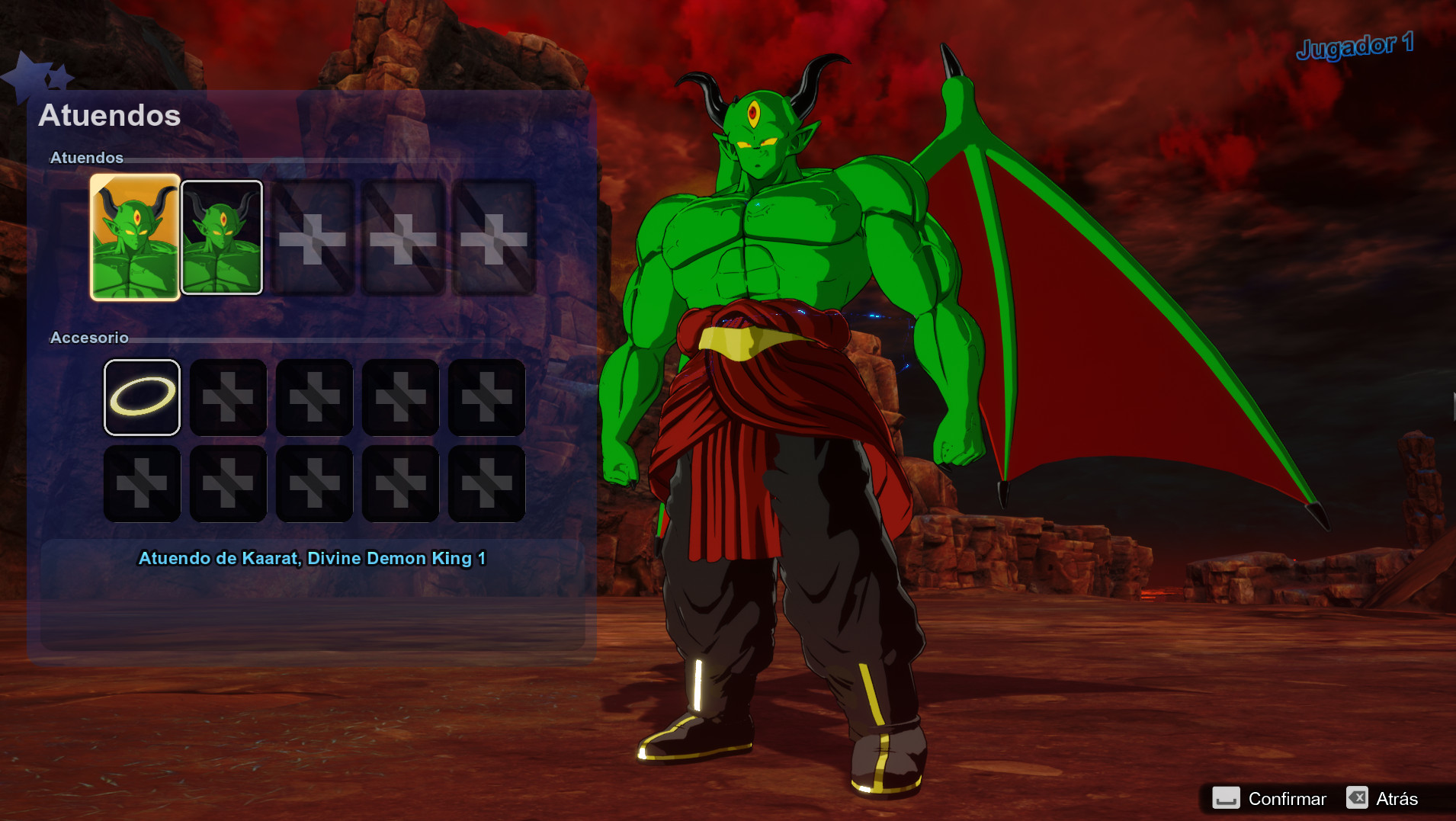Equip the halo accessory
This screenshot has height=821, width=1456.
pos(142,397)
